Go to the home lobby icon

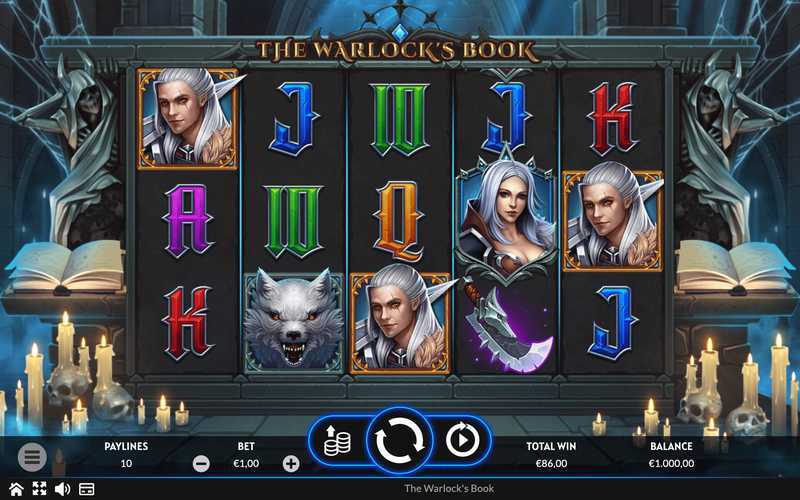(16, 489)
